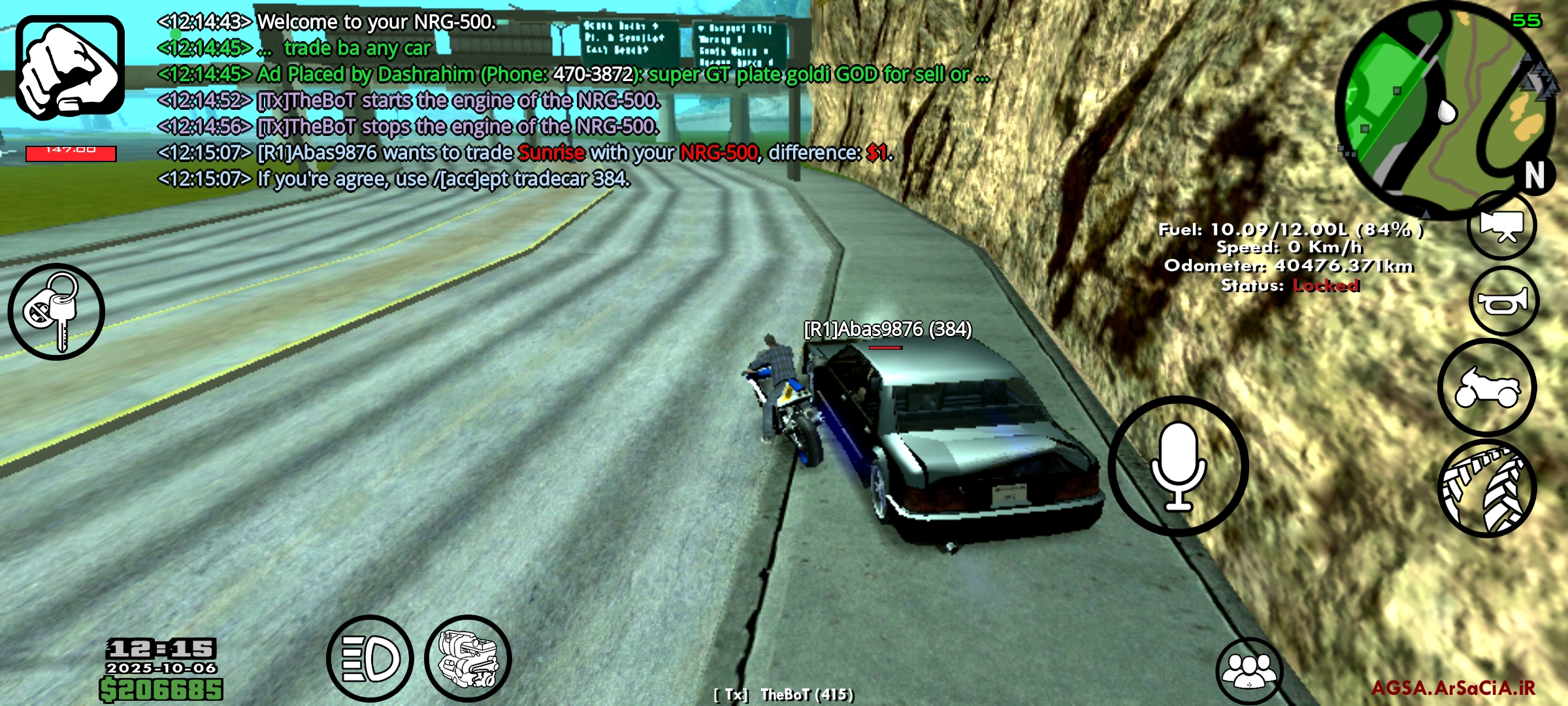Toggle the engine button
Screen dimensions: 1568x706
point(468,658)
